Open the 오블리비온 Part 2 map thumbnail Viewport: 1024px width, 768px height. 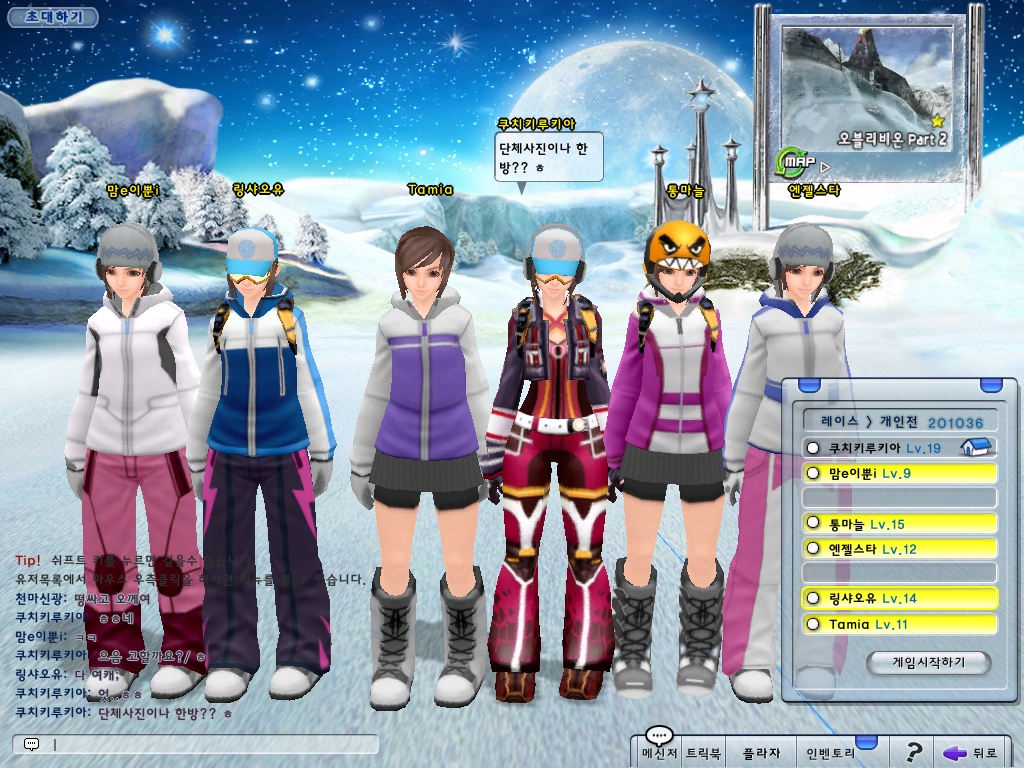click(866, 89)
